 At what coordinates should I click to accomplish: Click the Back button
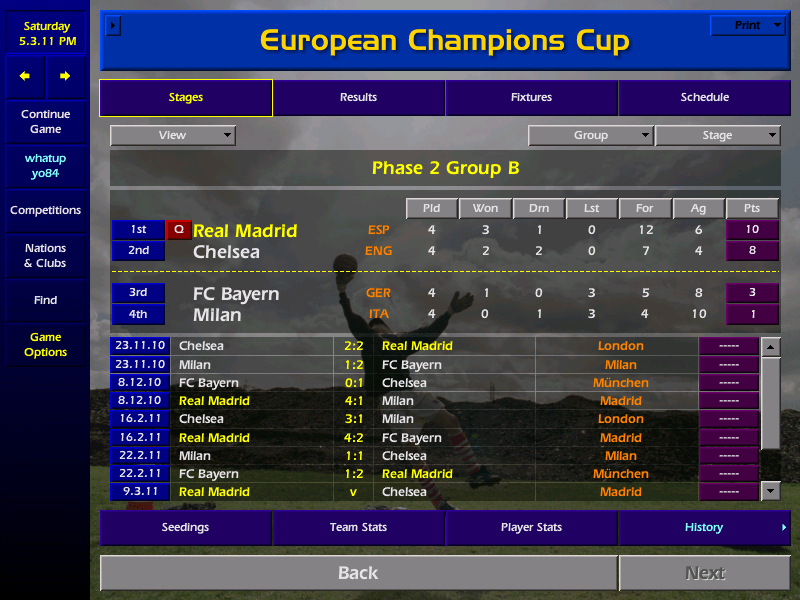click(358, 573)
